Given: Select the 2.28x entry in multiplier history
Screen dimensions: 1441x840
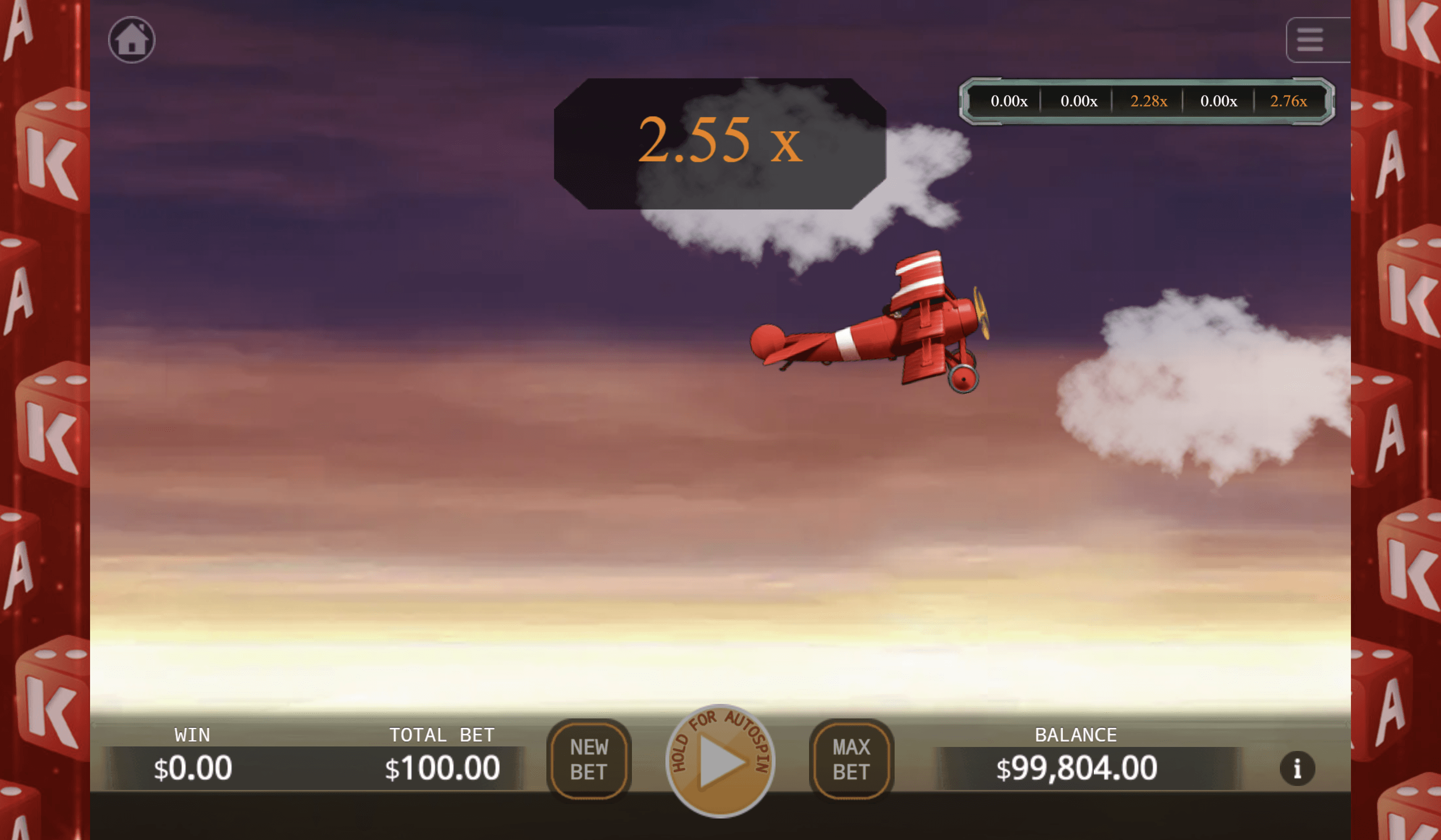Looking at the screenshot, I should point(1149,101).
